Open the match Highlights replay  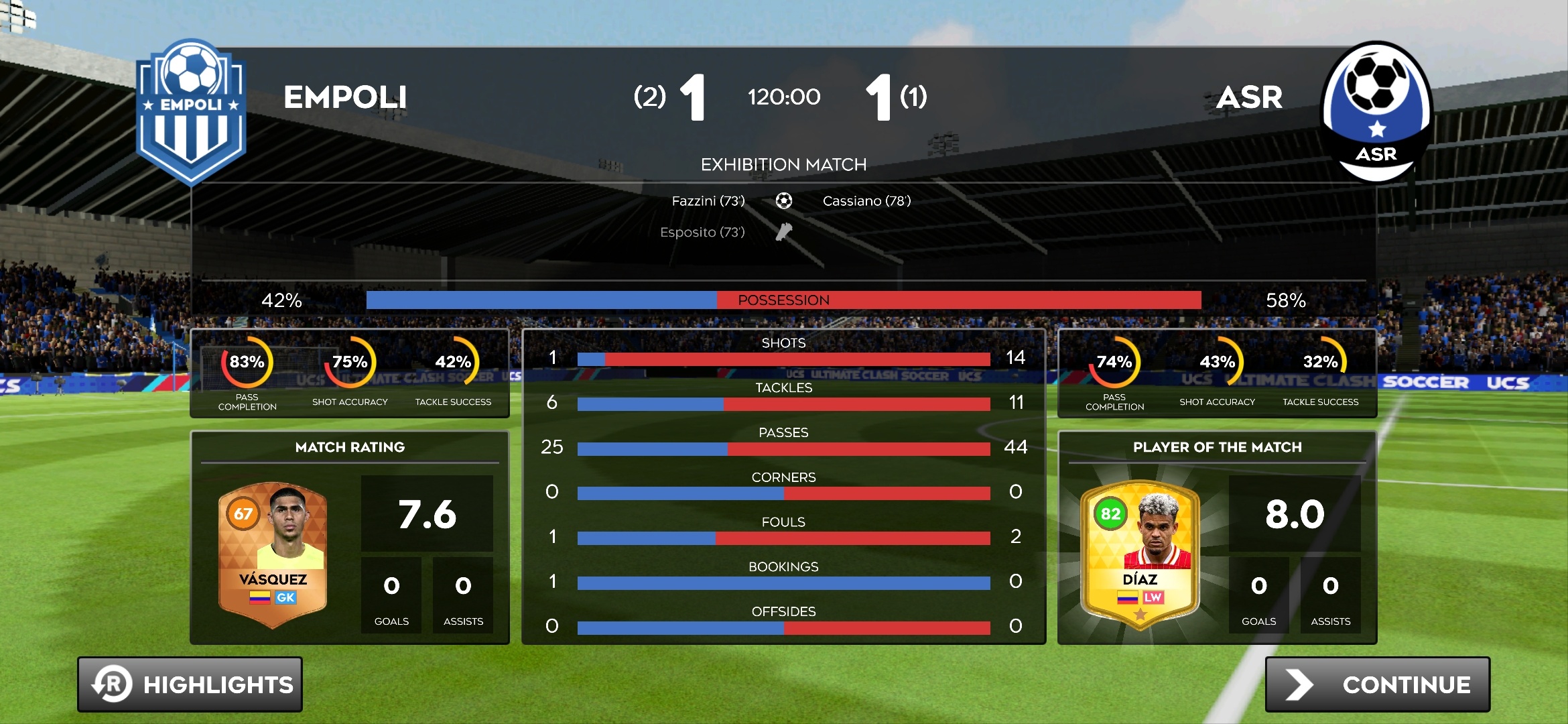(190, 684)
